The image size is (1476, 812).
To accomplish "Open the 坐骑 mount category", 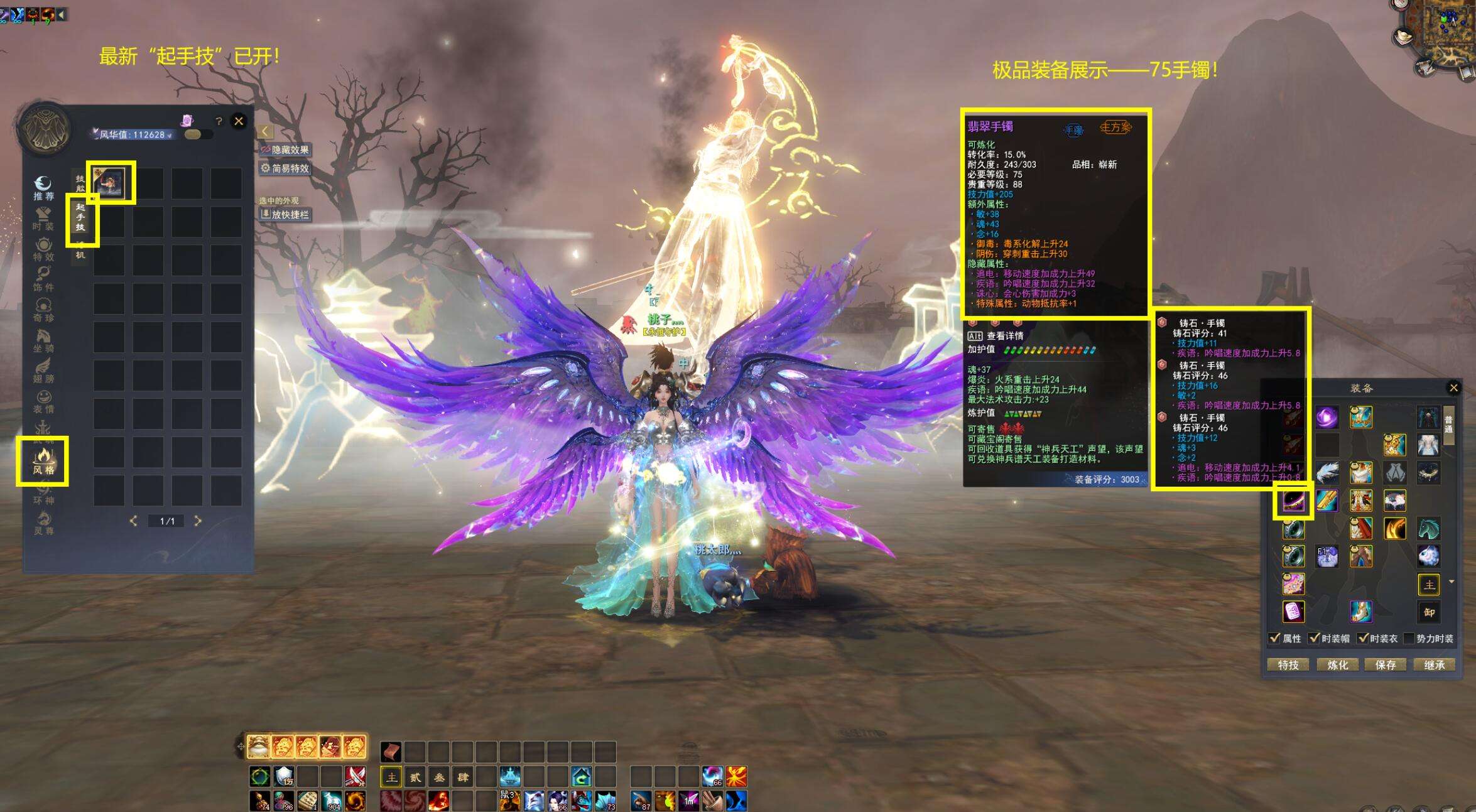I will (x=43, y=340).
